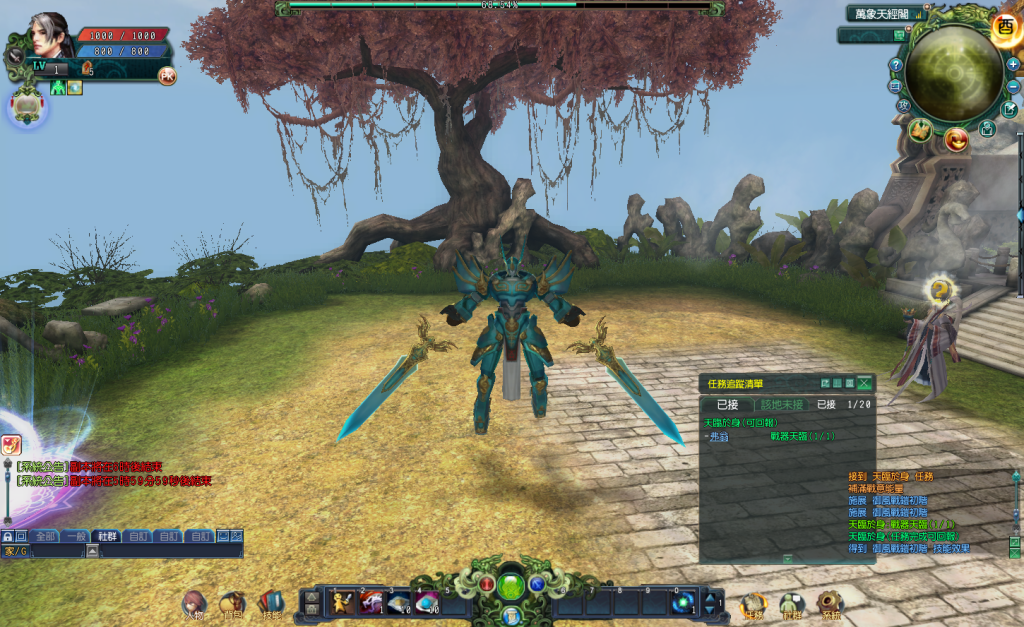Screen dimensions: 1024x627
Task: Switch to the 該地未接 quest tab
Action: coord(782,405)
